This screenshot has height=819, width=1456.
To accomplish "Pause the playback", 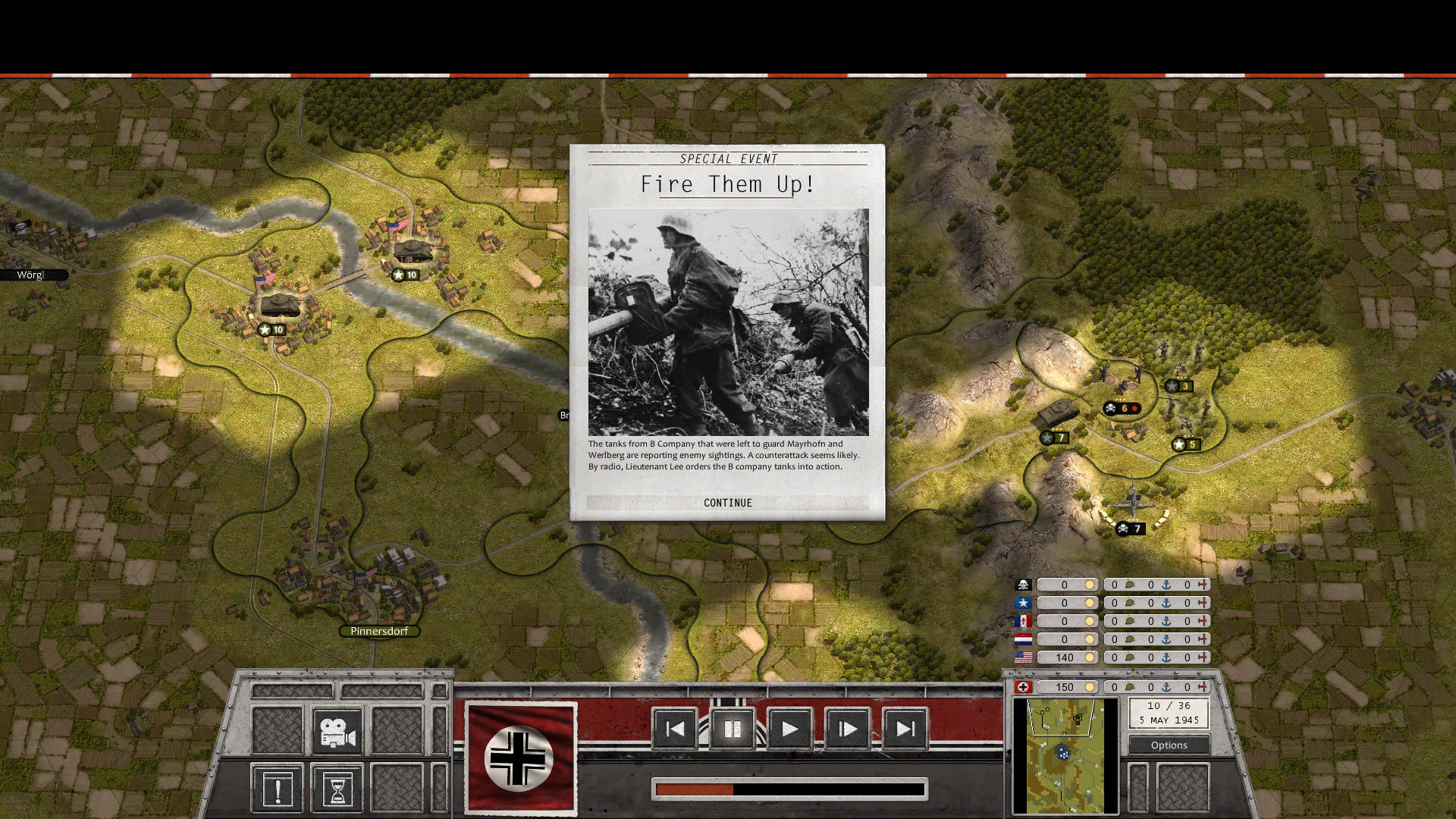I will click(732, 730).
